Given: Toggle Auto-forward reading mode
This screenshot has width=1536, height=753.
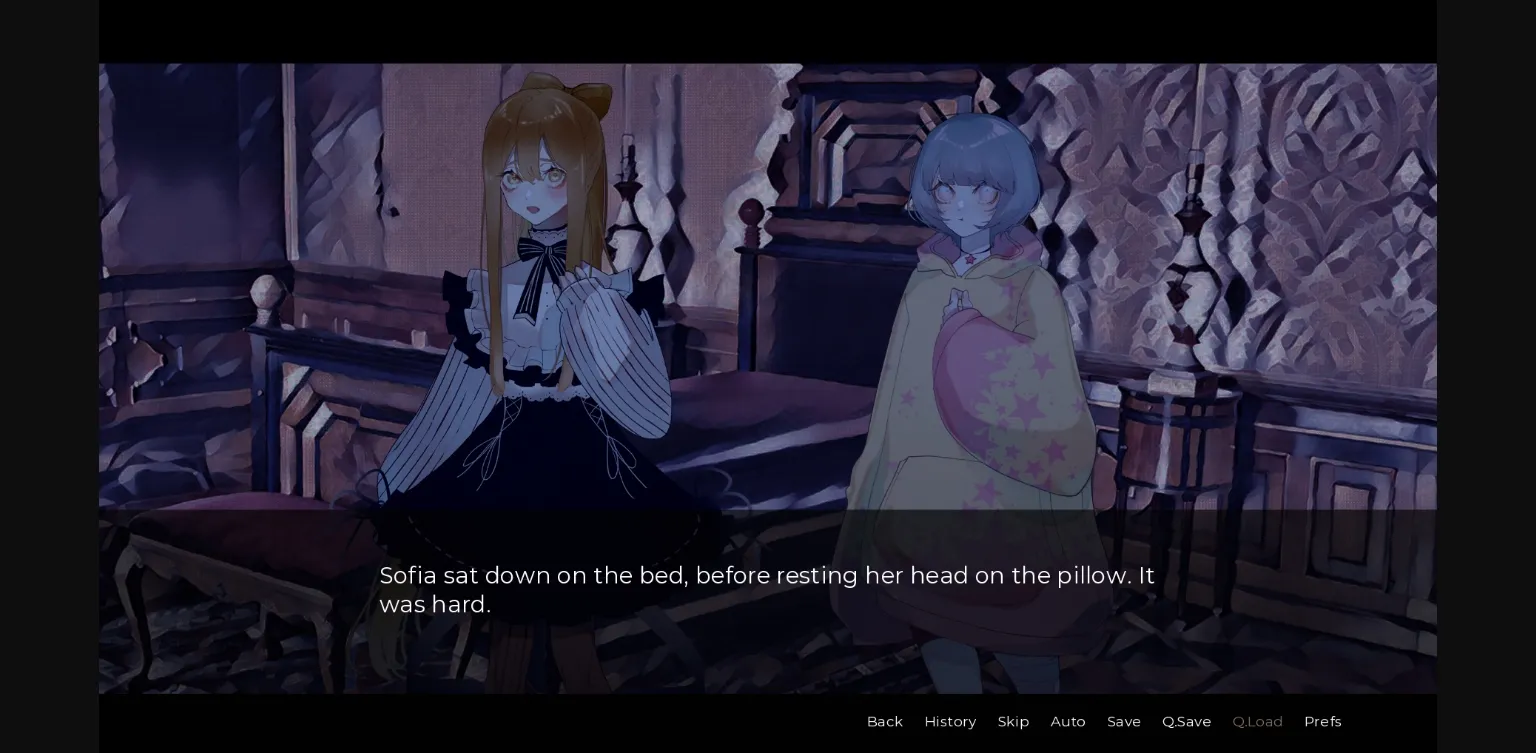Looking at the screenshot, I should coord(1068,721).
